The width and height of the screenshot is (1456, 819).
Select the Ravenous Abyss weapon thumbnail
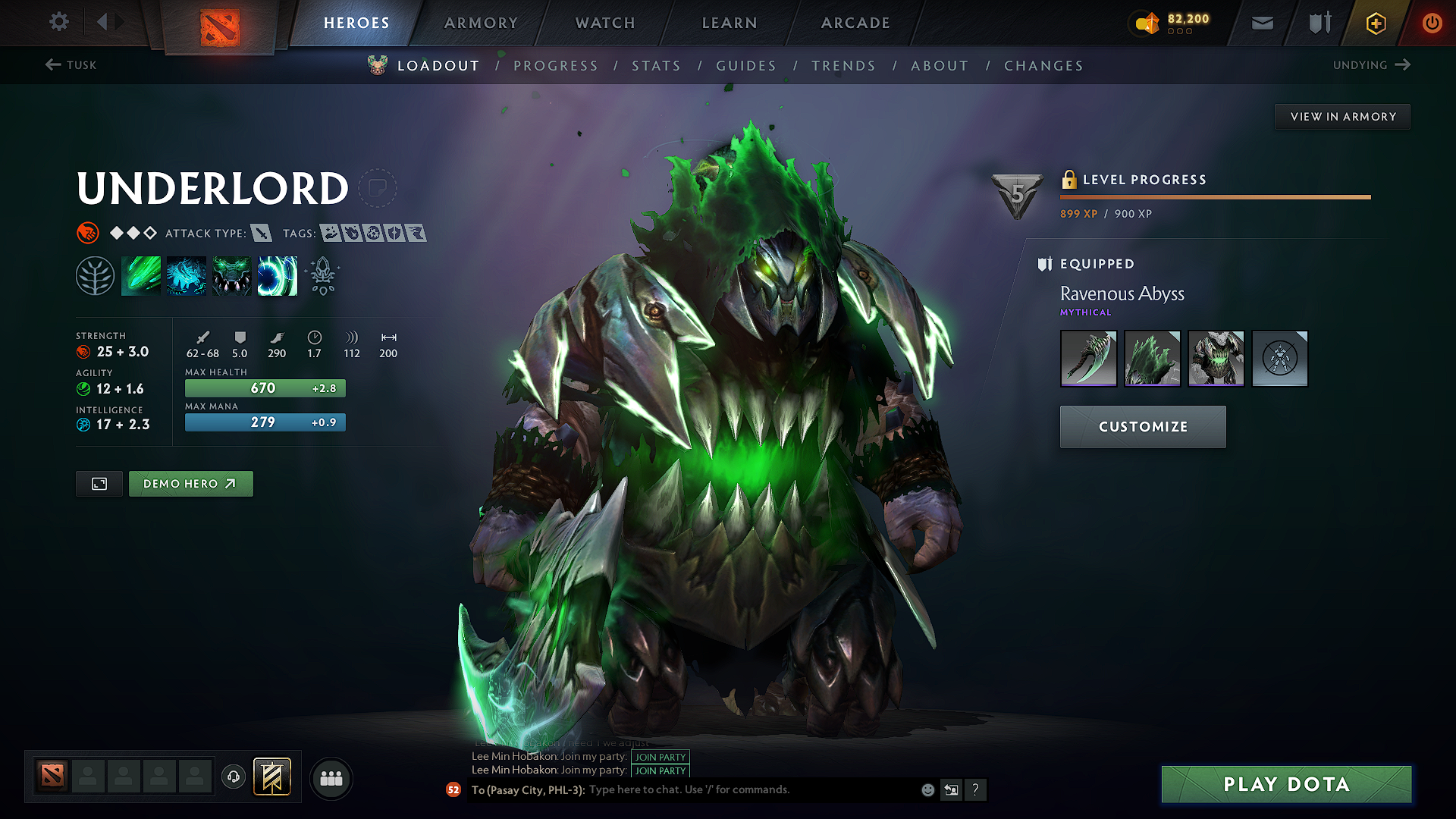pos(1088,358)
